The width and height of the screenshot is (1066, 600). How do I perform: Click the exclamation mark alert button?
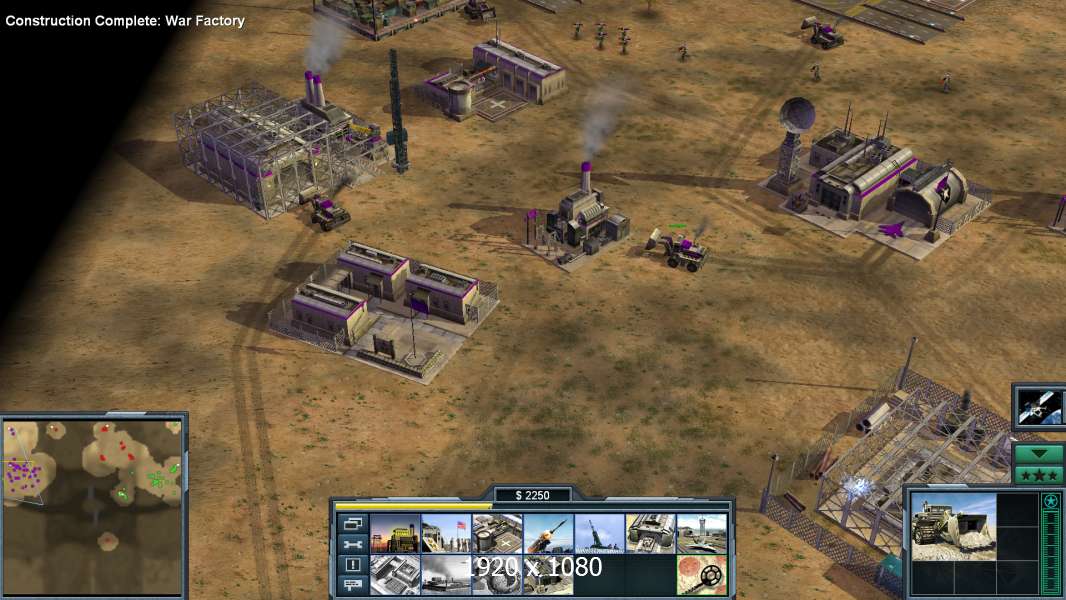pos(353,565)
